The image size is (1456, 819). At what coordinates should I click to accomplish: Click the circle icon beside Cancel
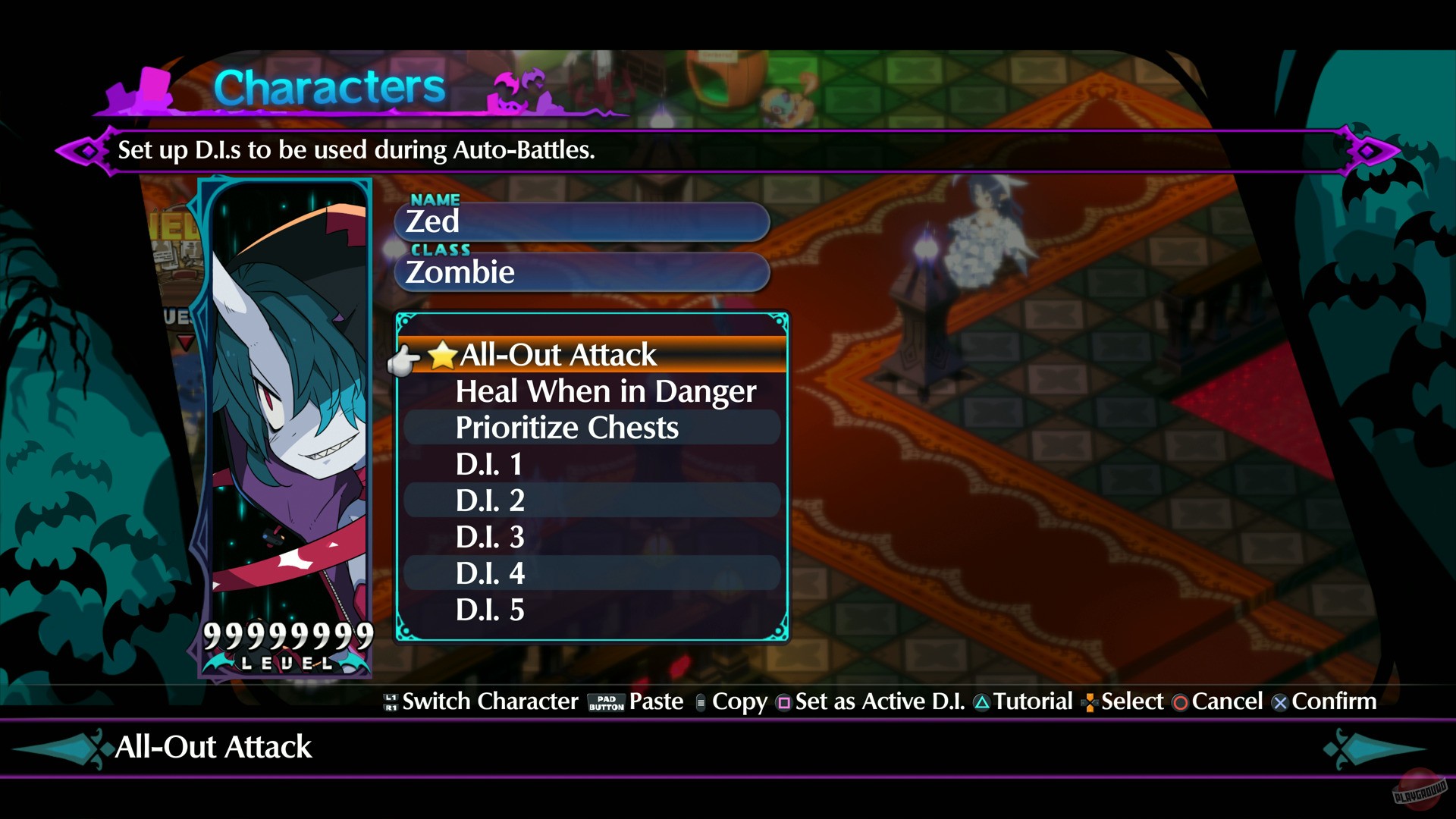(1178, 701)
